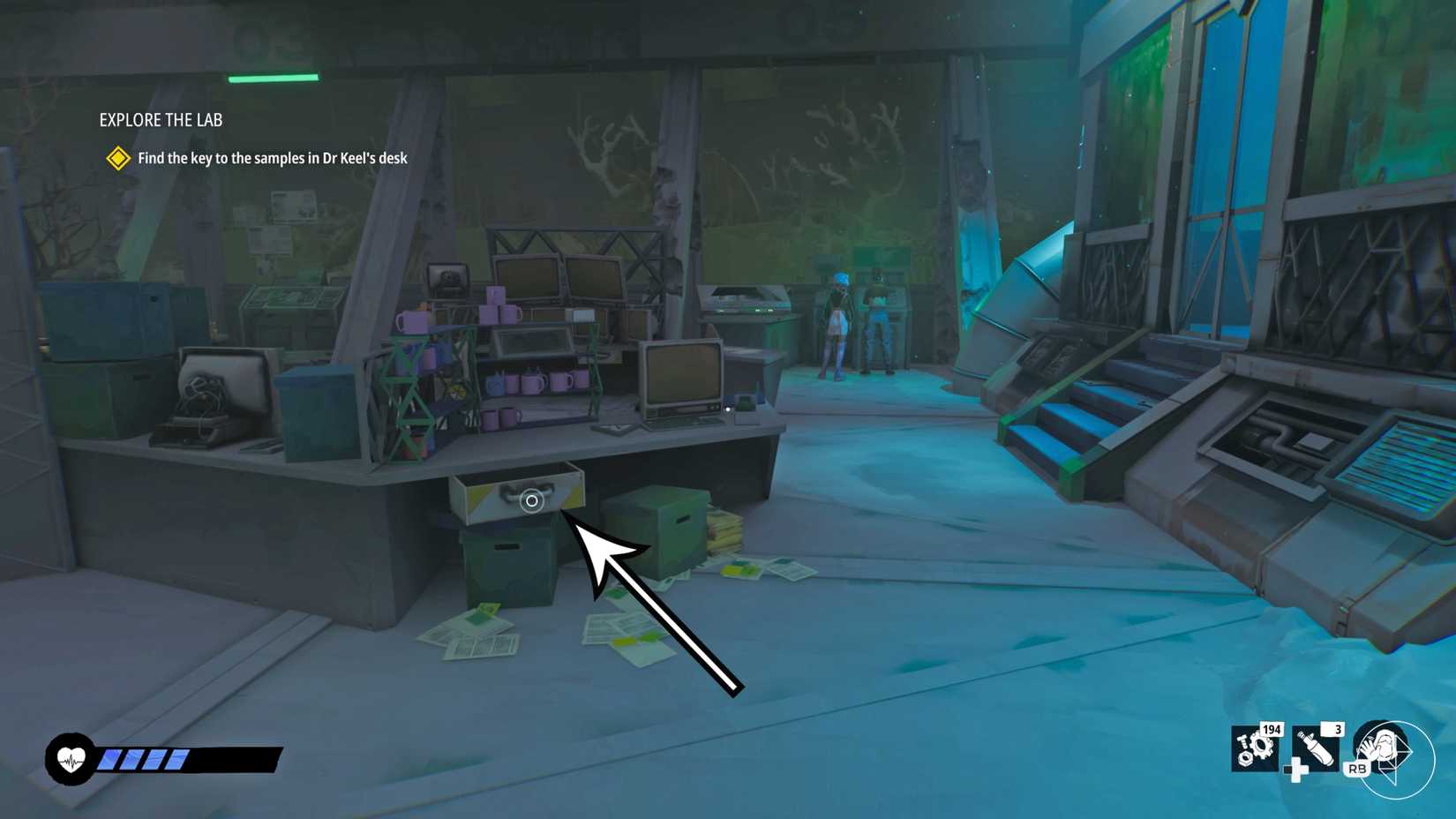Click the heartbeat health icon
1456x819 pixels.
(71, 757)
